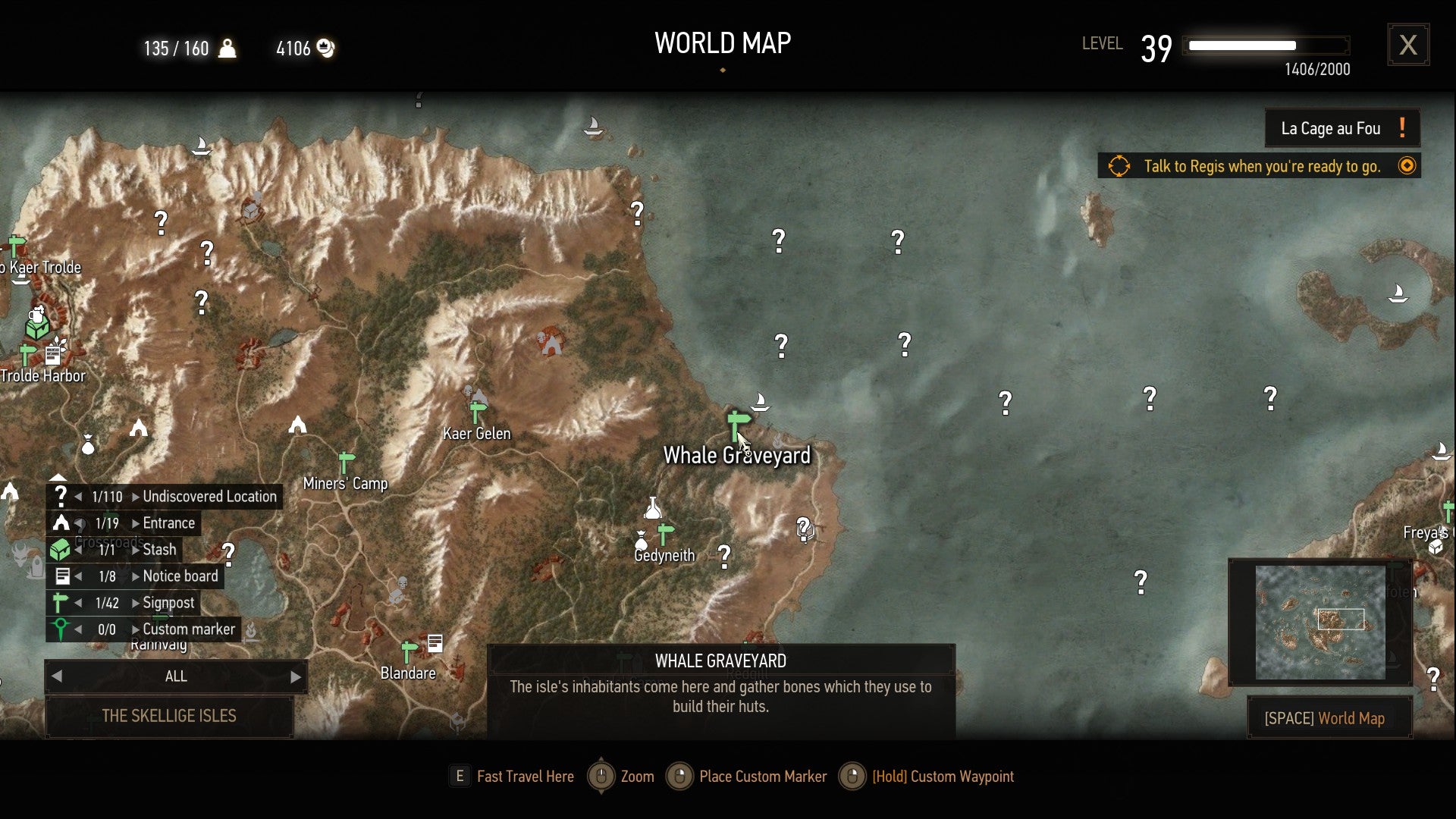Image resolution: width=1456 pixels, height=819 pixels.
Task: Toggle the Stash map filter
Action: pos(61,549)
